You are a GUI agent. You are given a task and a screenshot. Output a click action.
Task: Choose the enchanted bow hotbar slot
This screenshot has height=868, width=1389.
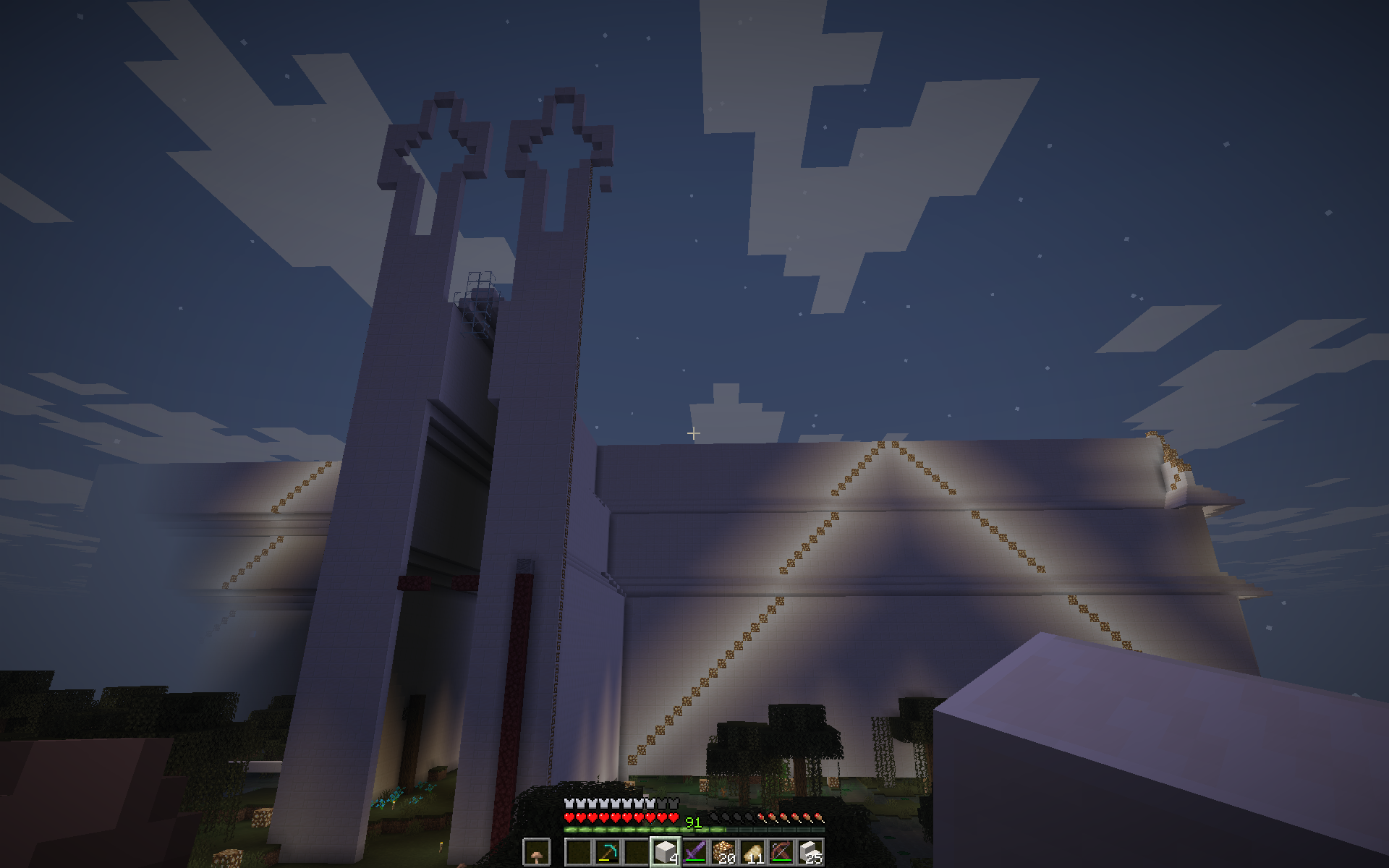[x=782, y=852]
